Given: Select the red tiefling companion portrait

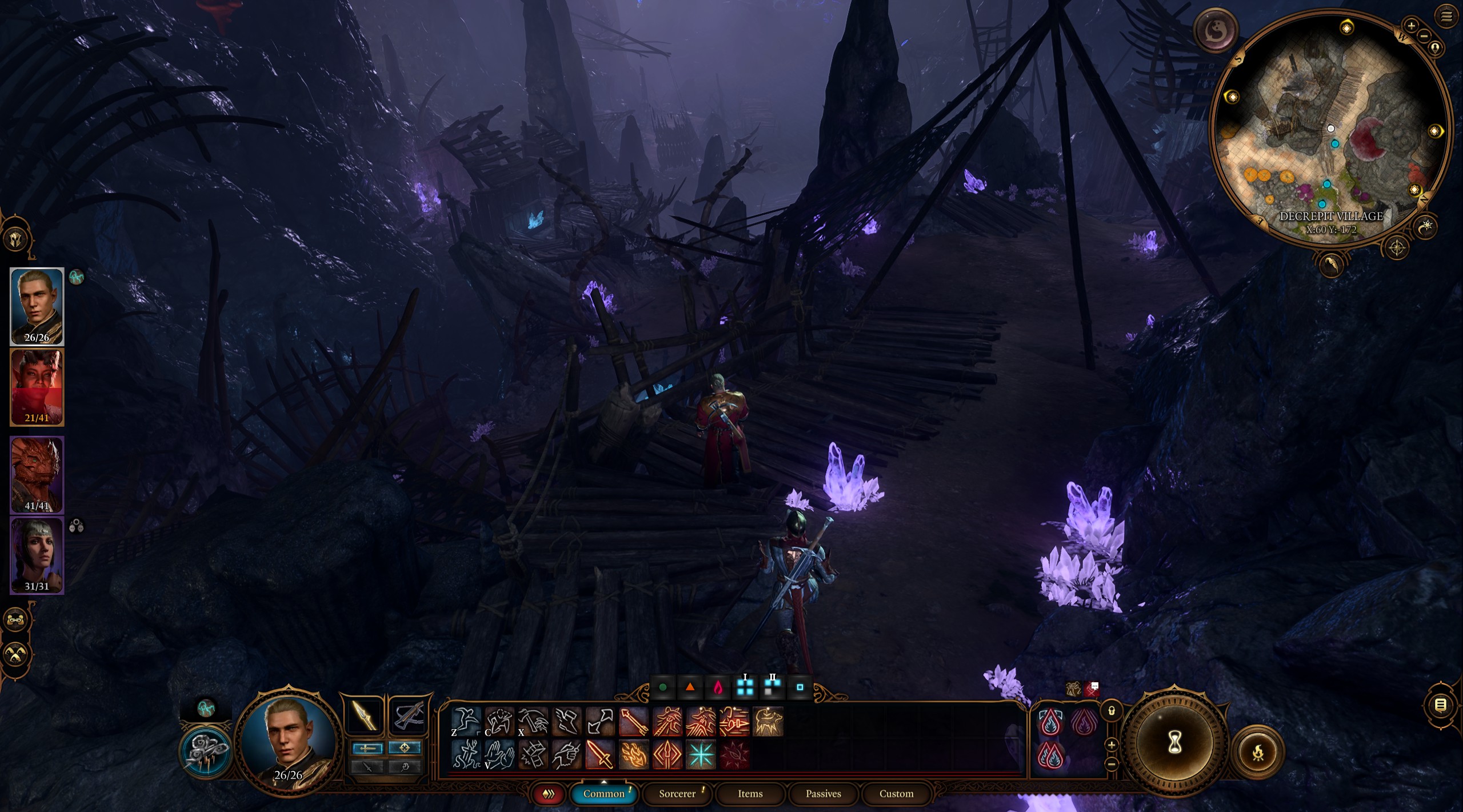Looking at the screenshot, I should [37, 387].
